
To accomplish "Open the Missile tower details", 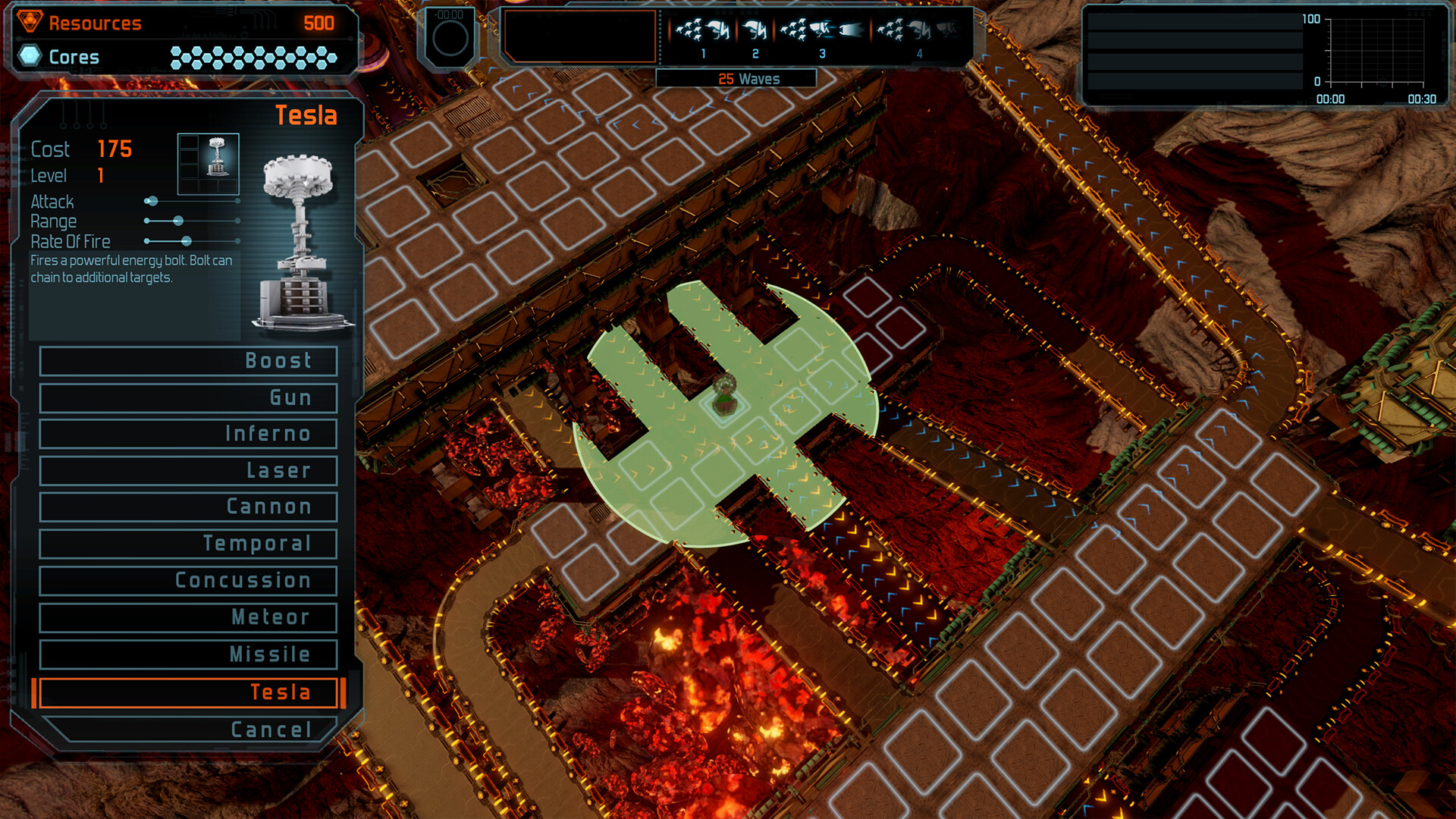I will tap(187, 654).
